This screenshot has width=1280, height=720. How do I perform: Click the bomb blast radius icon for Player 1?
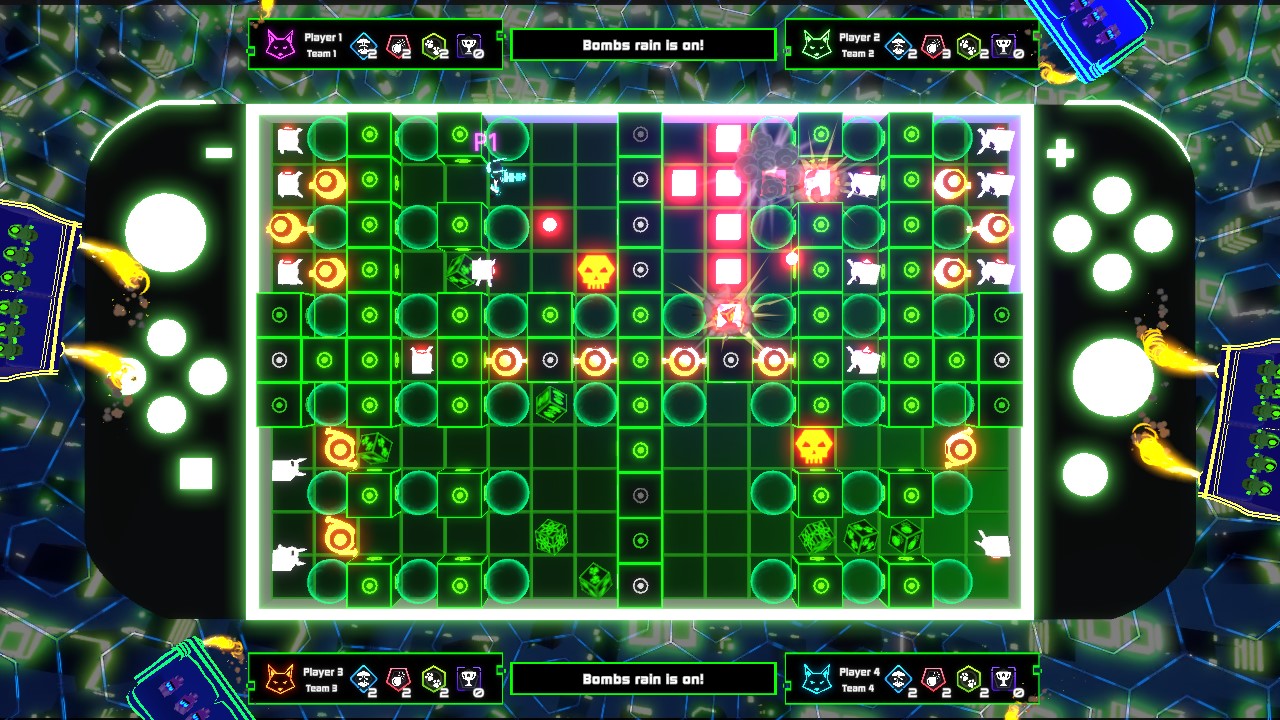(362, 45)
